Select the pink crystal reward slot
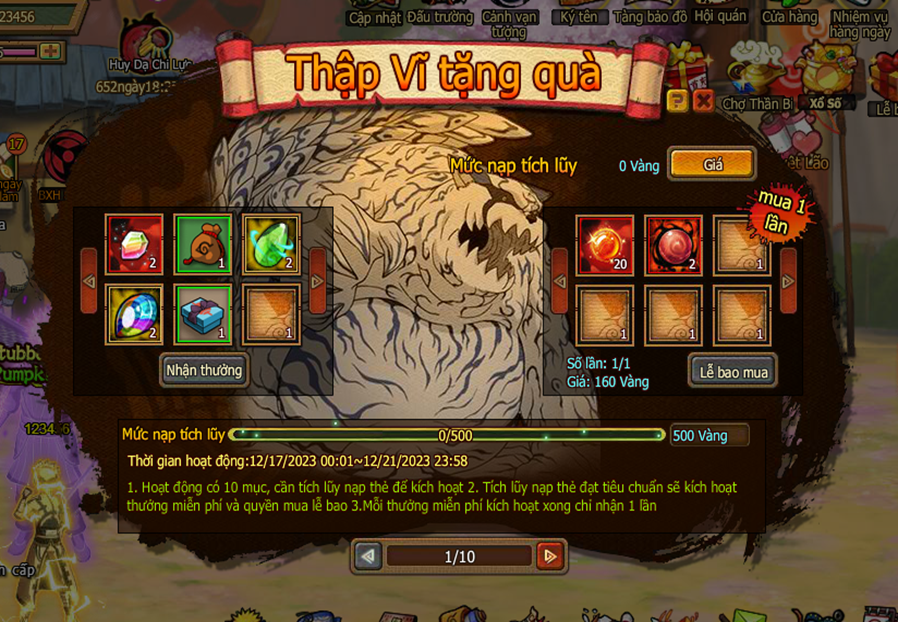 pyautogui.click(x=134, y=244)
